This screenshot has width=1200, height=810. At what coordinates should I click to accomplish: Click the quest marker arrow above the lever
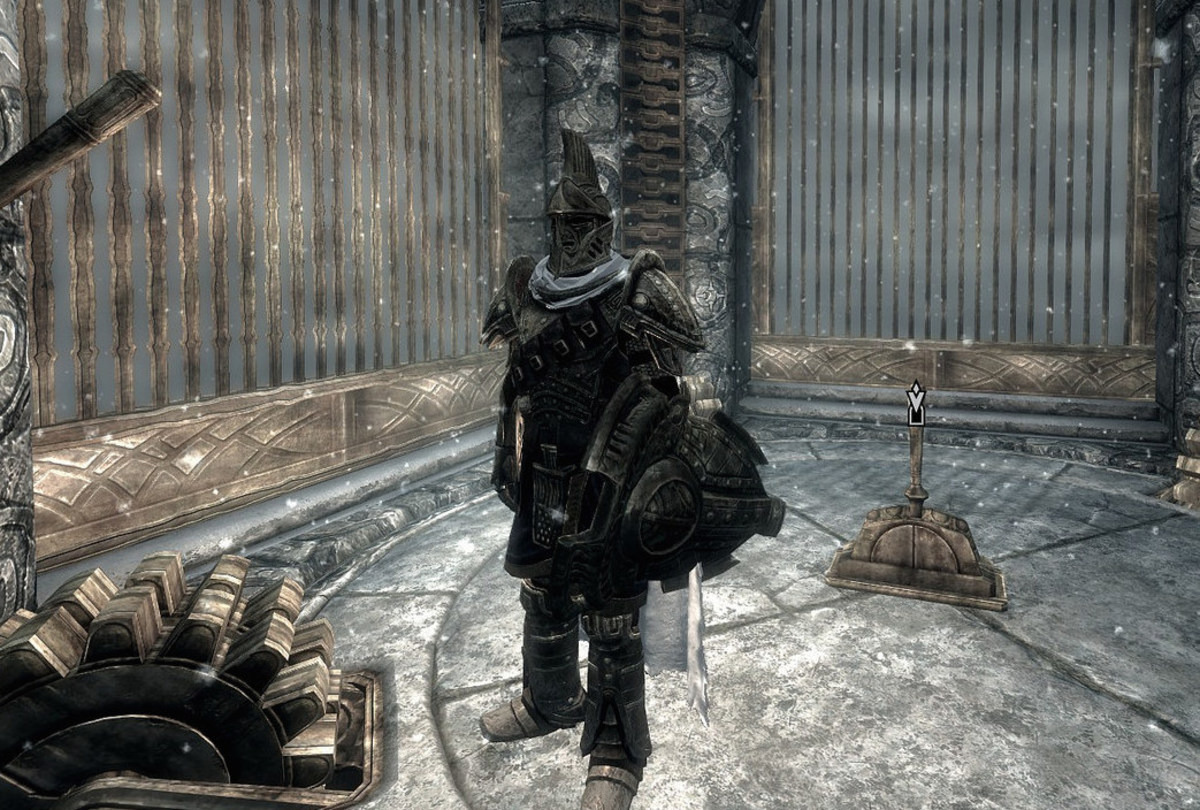pos(915,403)
